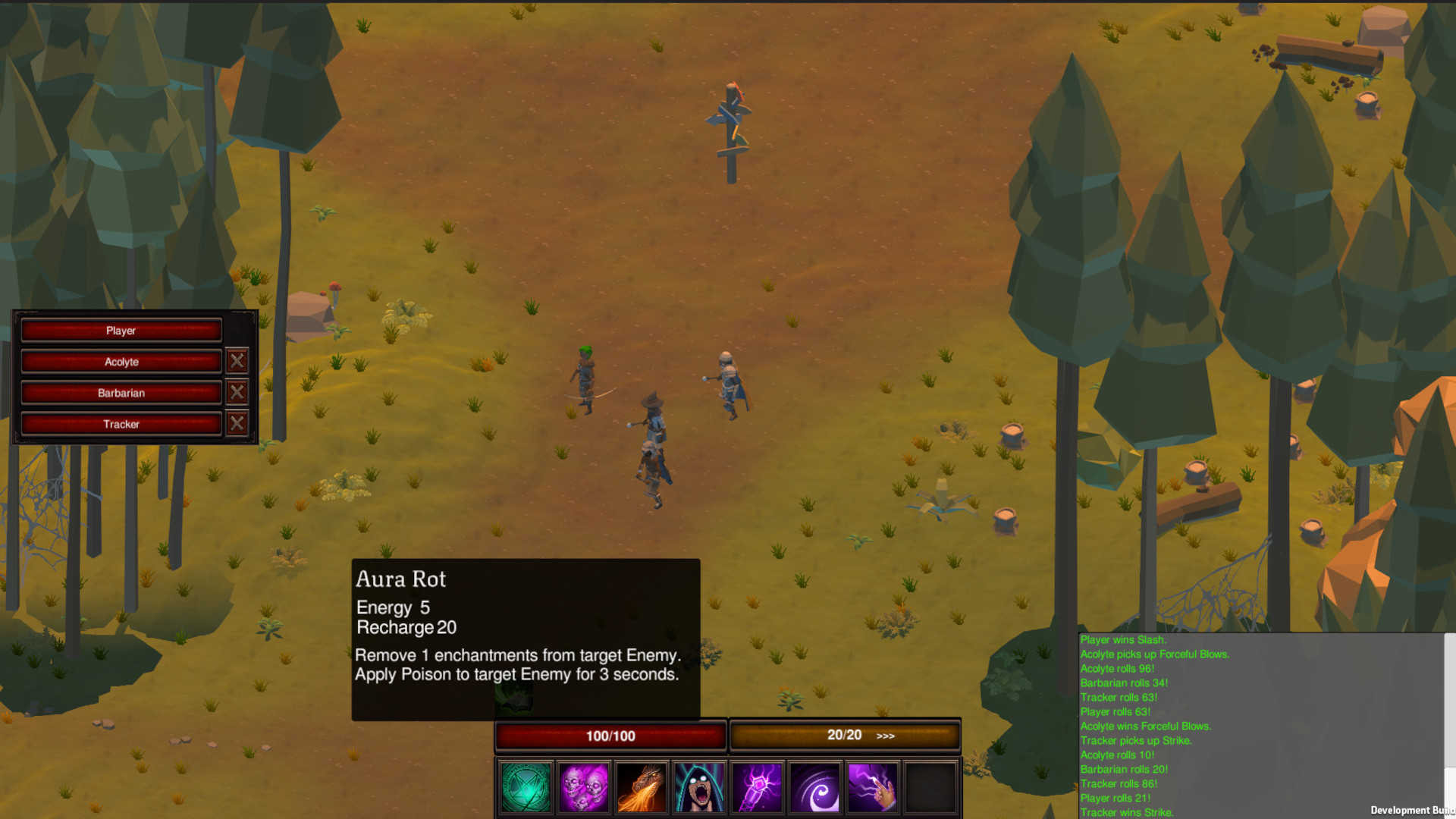
Task: Select the glowing purple scepter ability
Action: coord(755,787)
